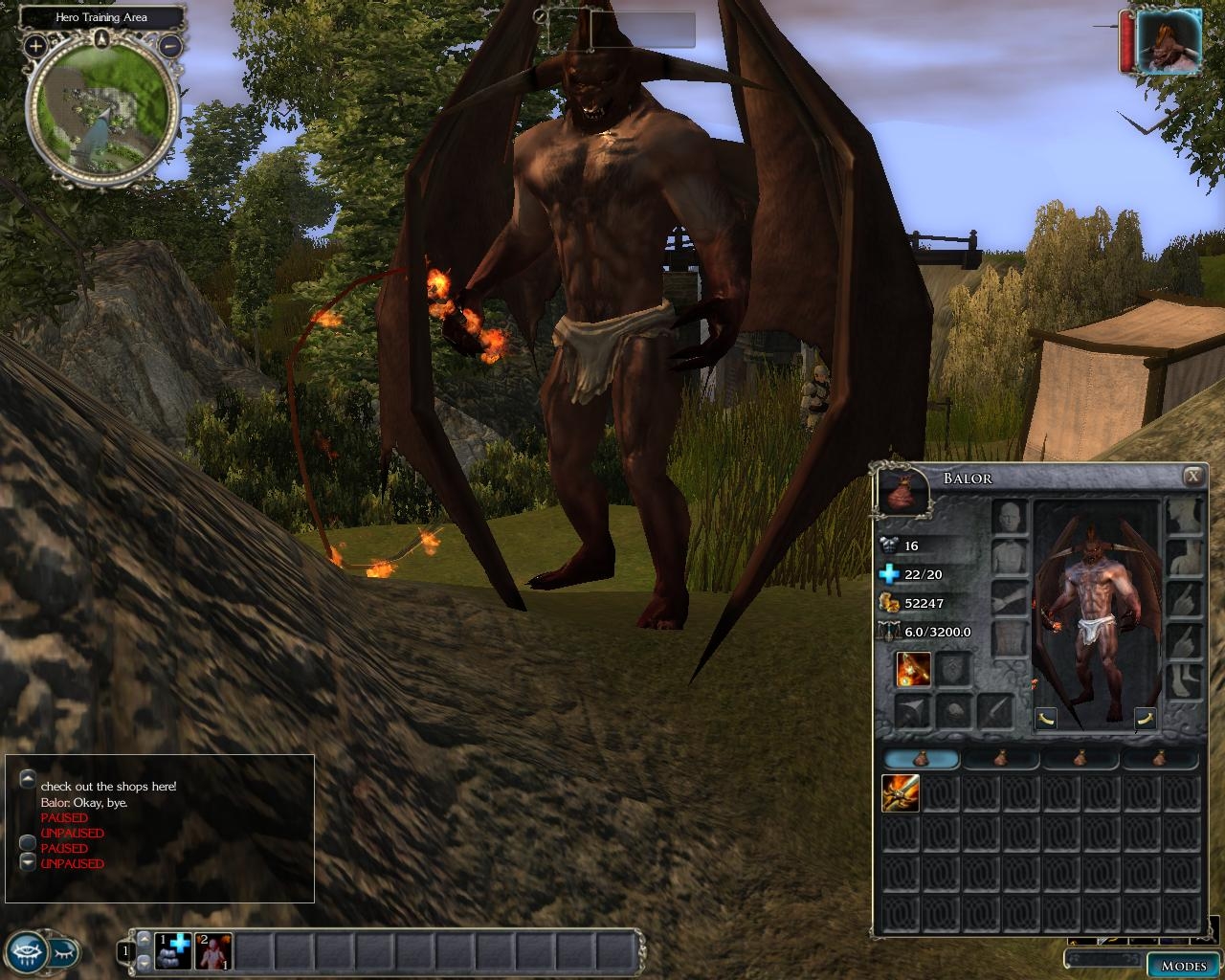
Task: Rotate character preview with right arrow
Action: point(1145,718)
